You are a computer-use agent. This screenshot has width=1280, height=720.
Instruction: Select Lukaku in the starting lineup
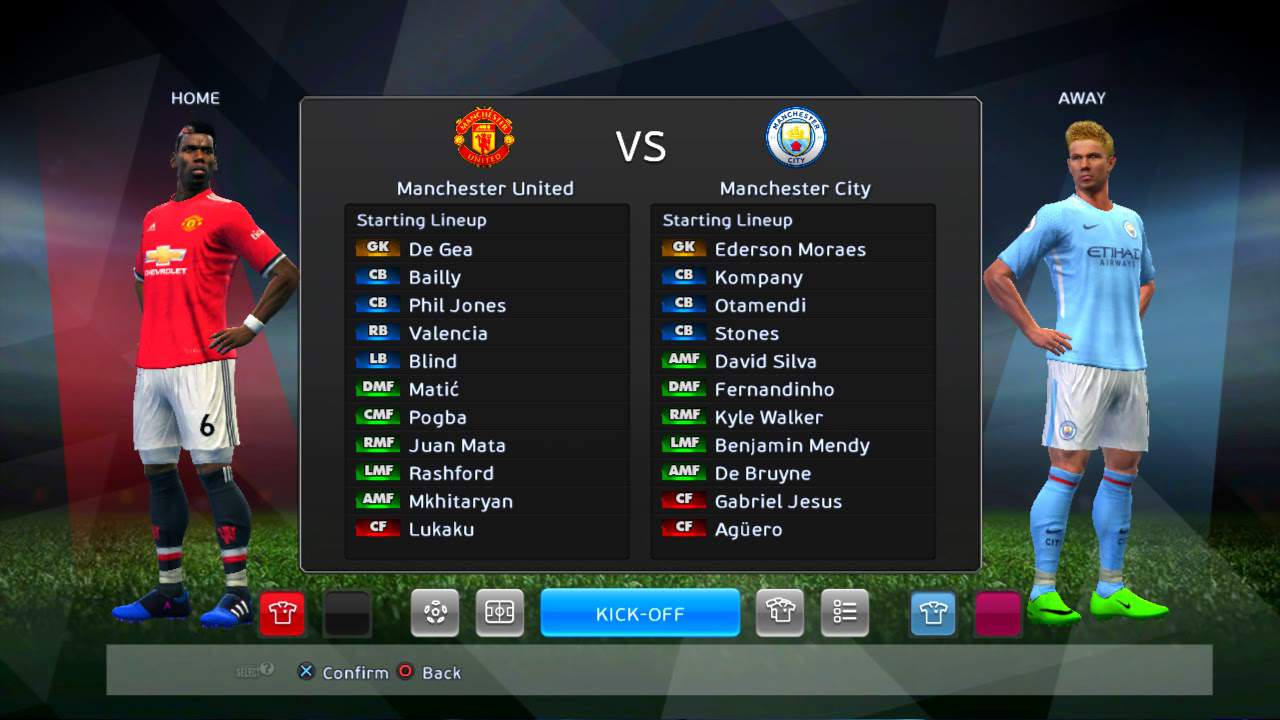(x=441, y=529)
